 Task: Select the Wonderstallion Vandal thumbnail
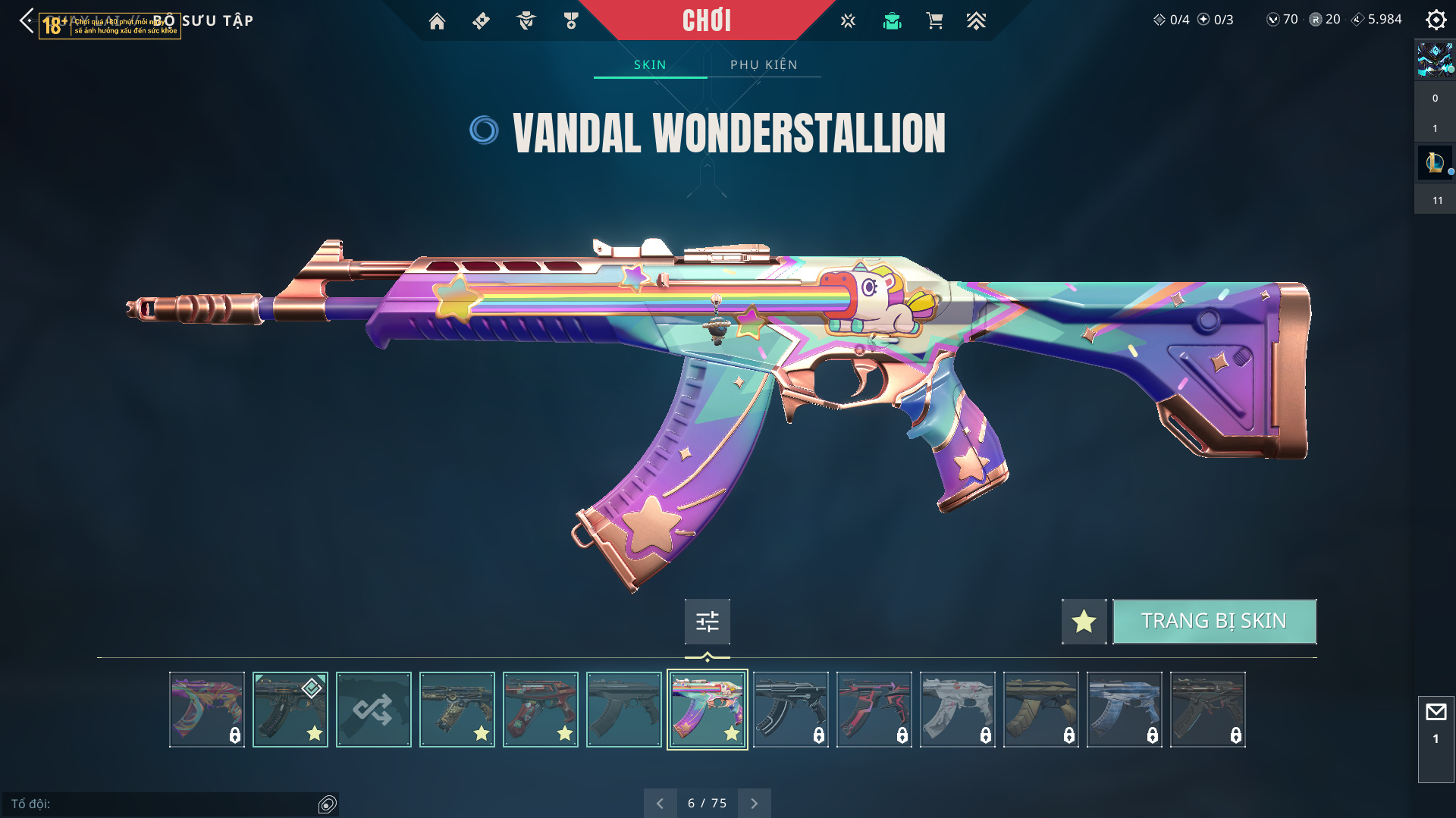pos(707,710)
